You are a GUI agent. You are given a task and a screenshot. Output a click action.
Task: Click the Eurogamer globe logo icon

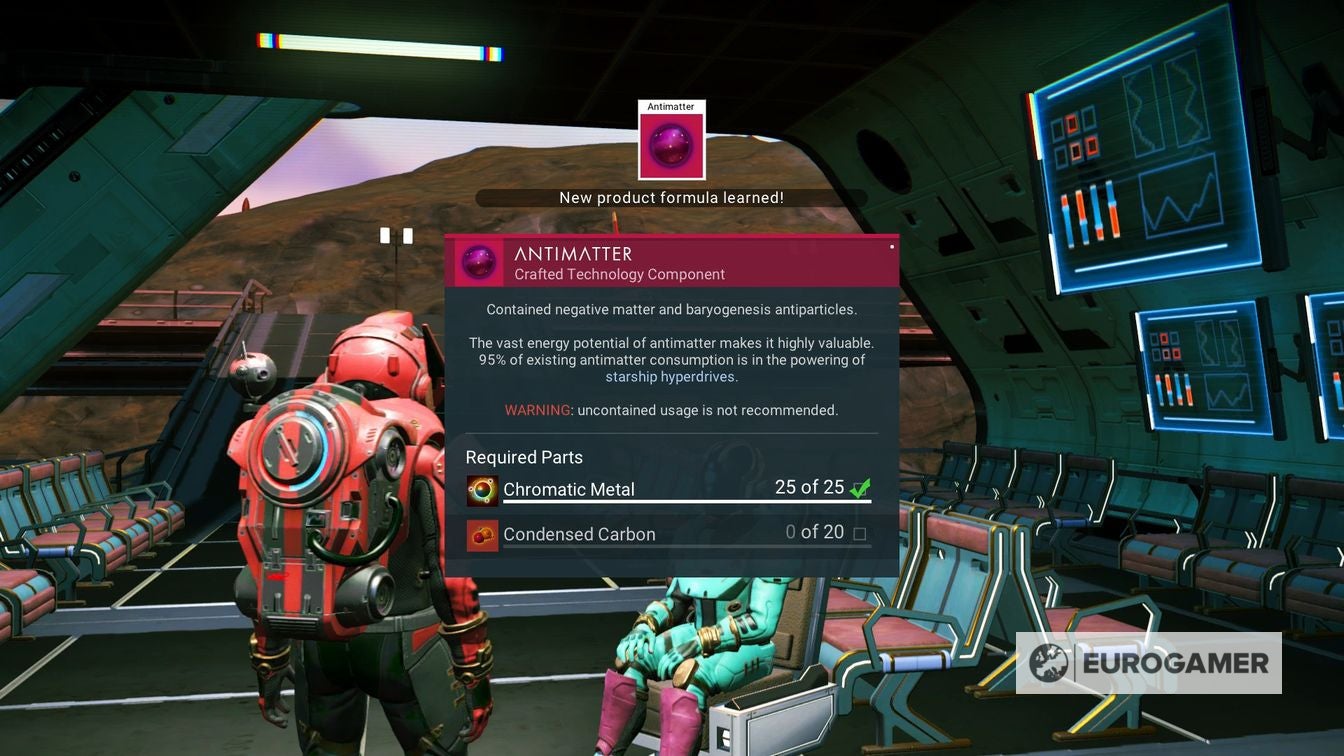1049,662
